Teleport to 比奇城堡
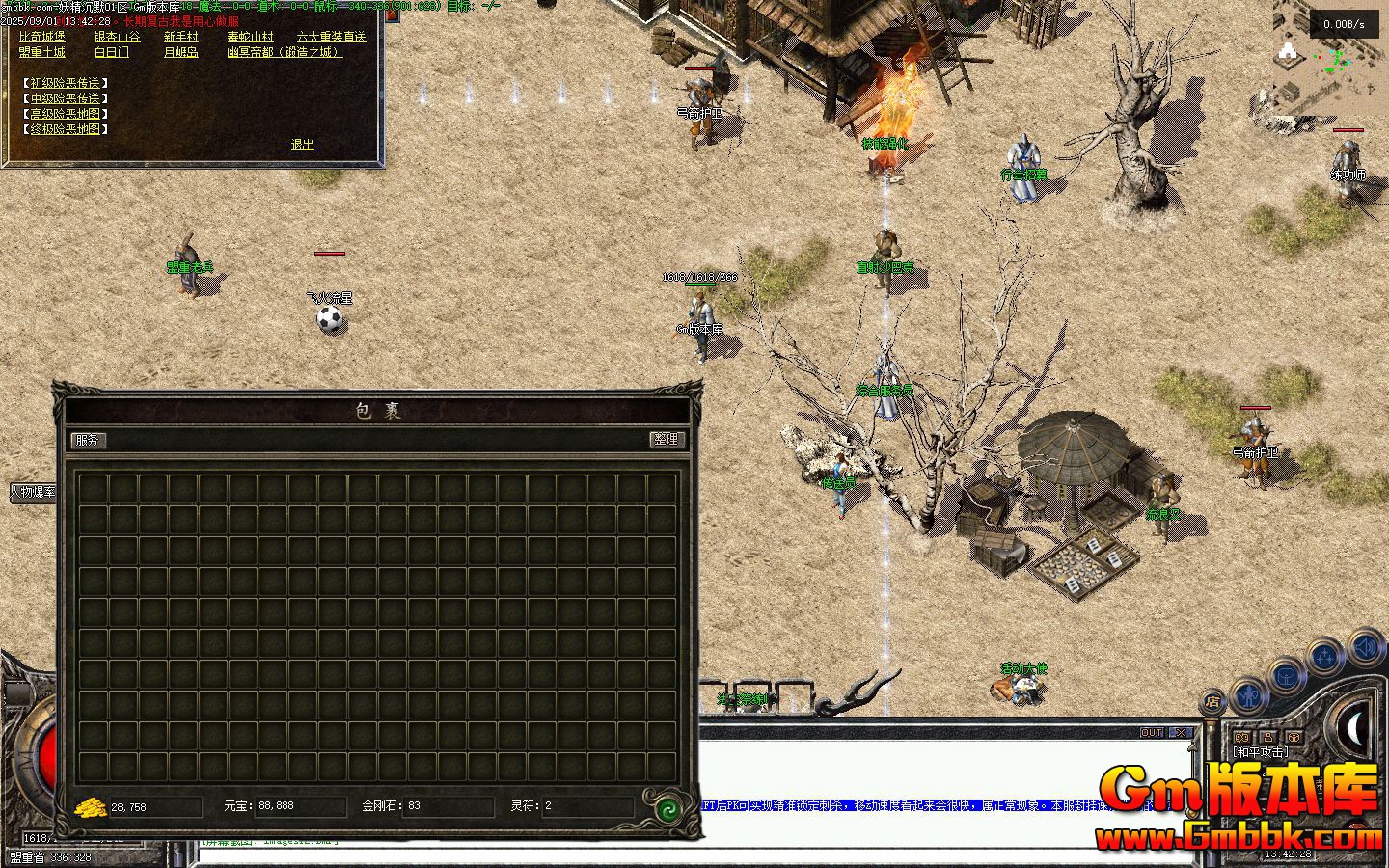1389x868 pixels. 42,37
